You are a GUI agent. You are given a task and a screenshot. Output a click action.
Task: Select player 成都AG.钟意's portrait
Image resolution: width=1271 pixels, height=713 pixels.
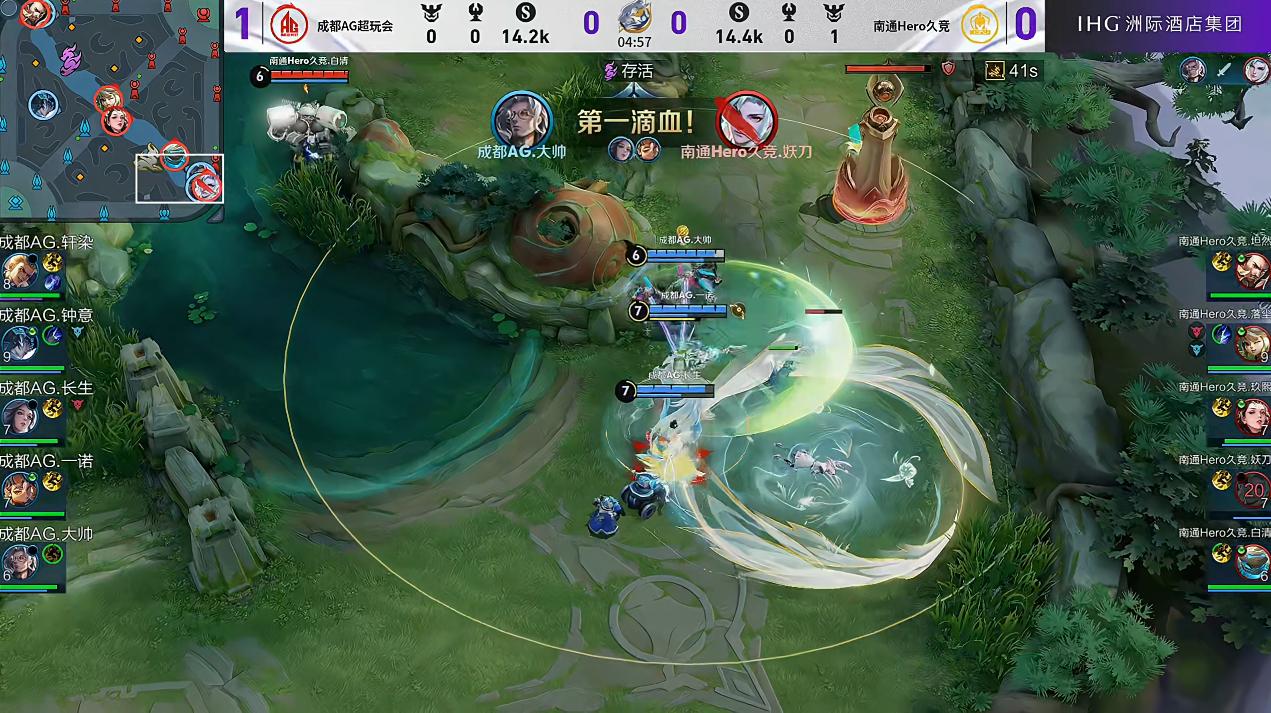[18, 344]
